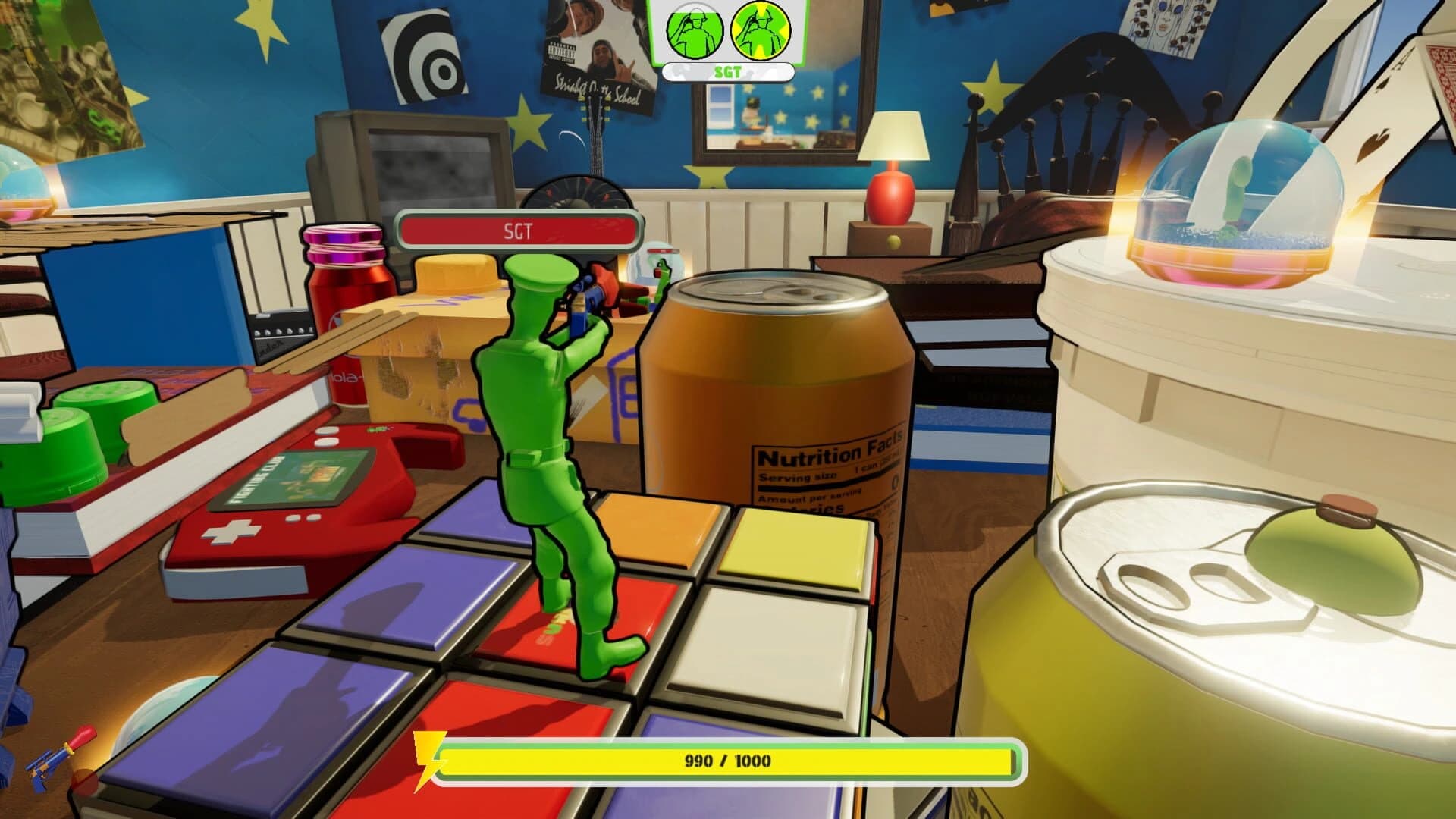Expand the portrait HUD panel at top
This screenshot has width=1456, height=819.
730,34
